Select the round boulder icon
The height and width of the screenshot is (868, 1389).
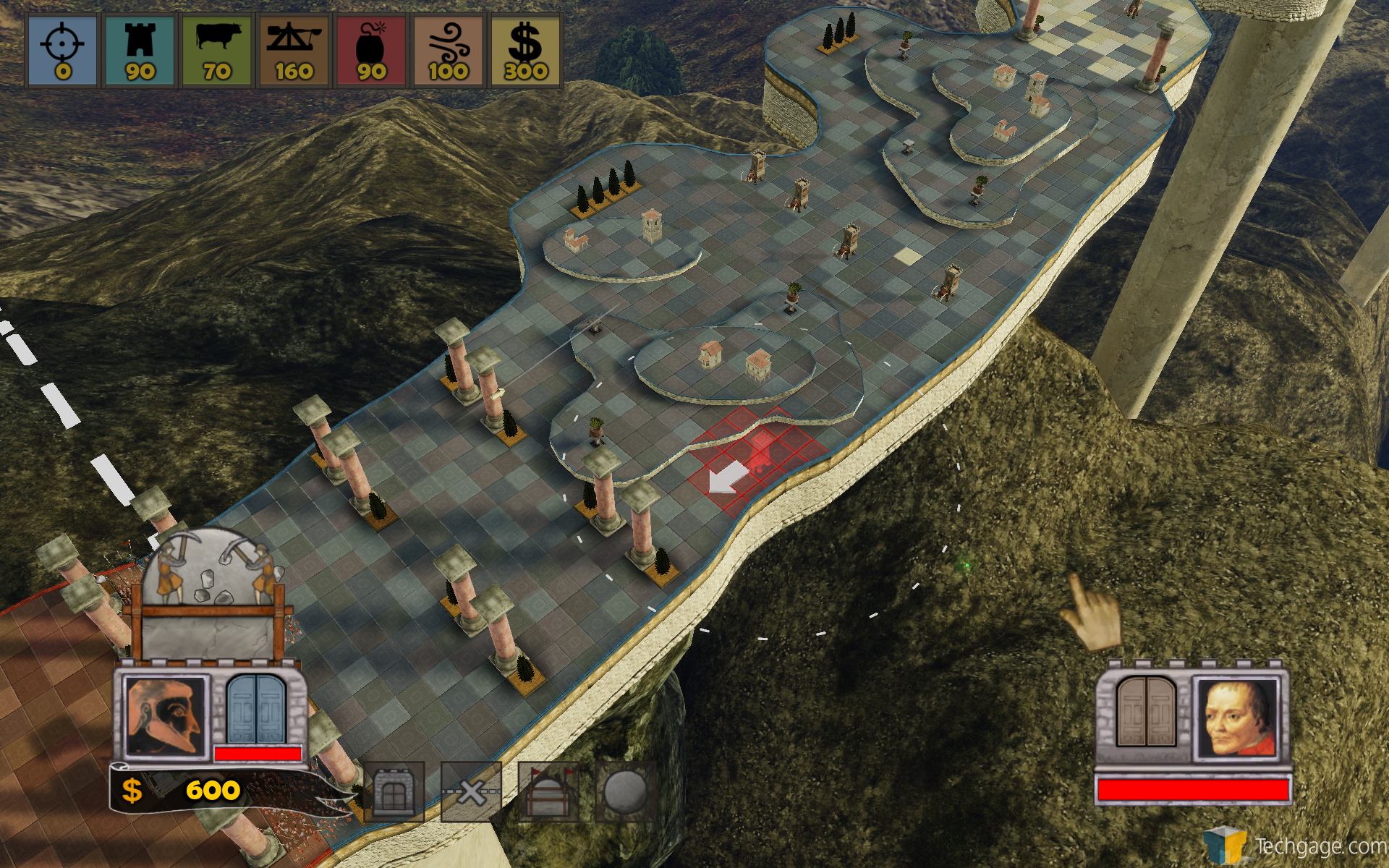624,793
